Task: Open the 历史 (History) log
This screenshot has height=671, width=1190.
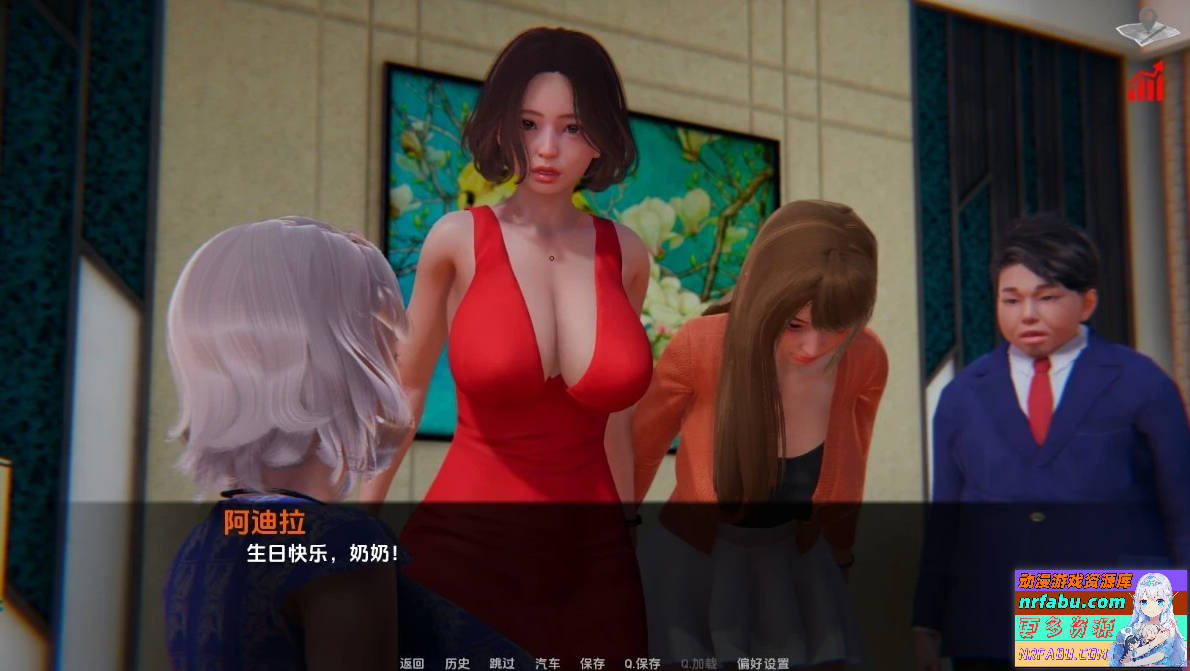Action: tap(457, 663)
